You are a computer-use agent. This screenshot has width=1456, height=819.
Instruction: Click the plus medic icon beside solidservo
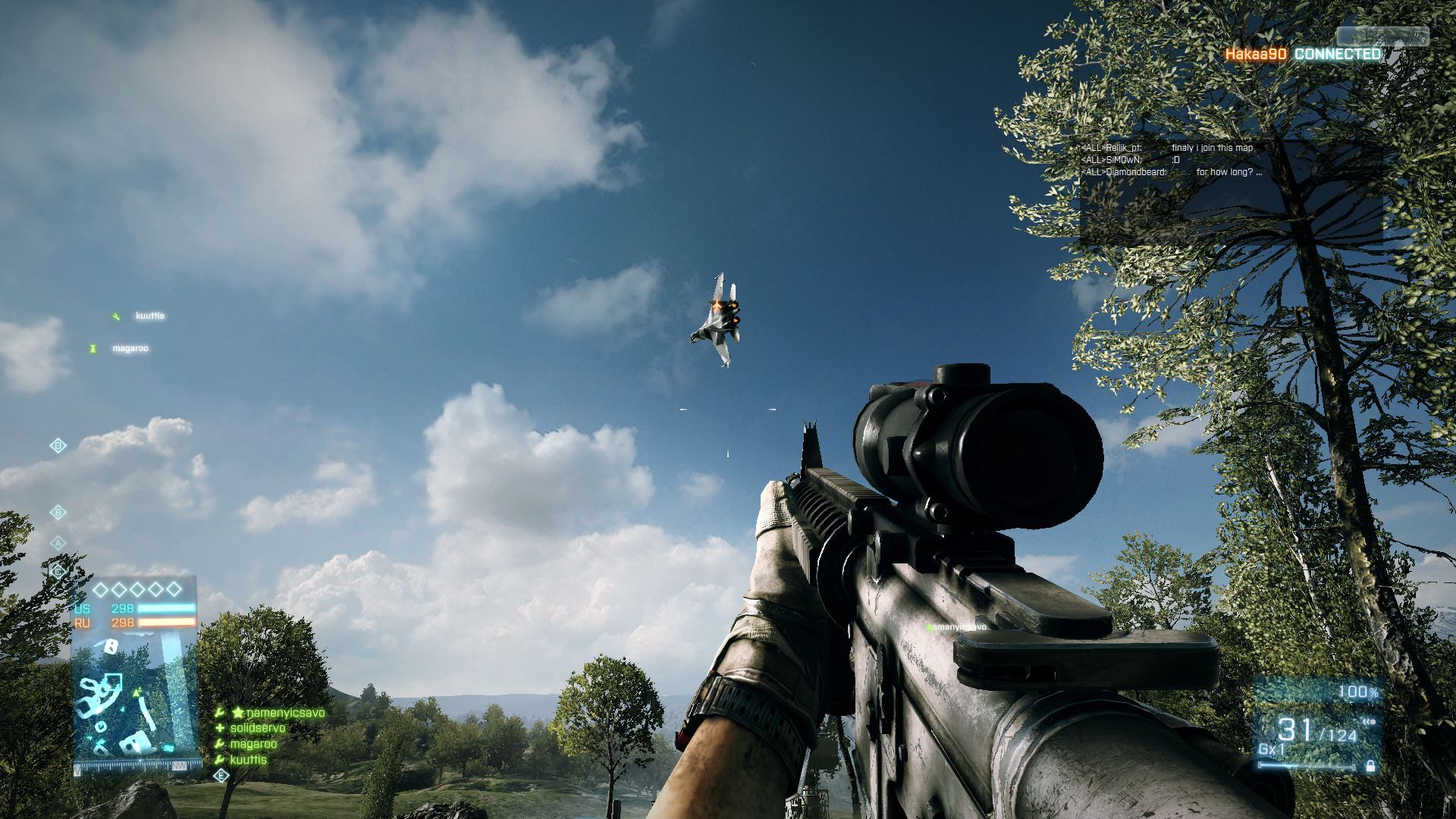[x=219, y=727]
